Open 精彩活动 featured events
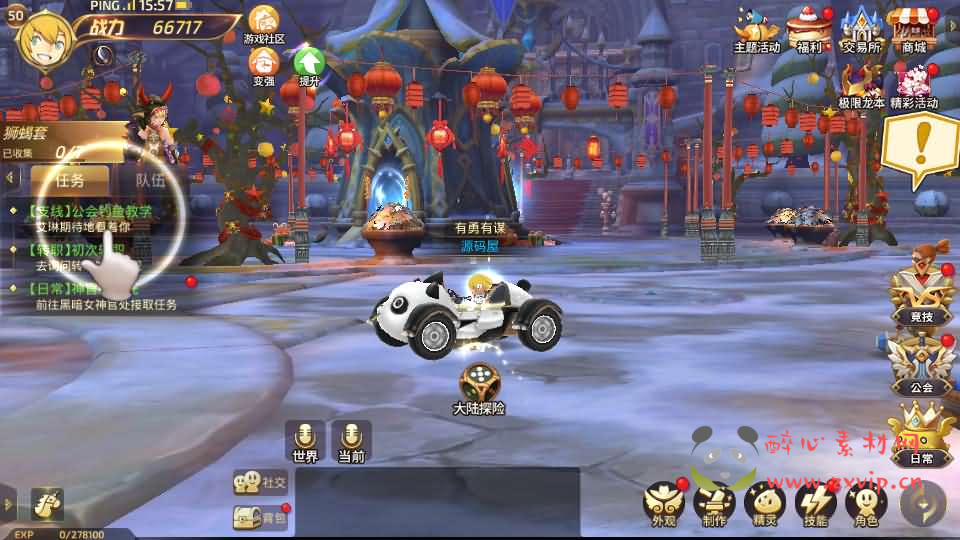 (x=913, y=83)
